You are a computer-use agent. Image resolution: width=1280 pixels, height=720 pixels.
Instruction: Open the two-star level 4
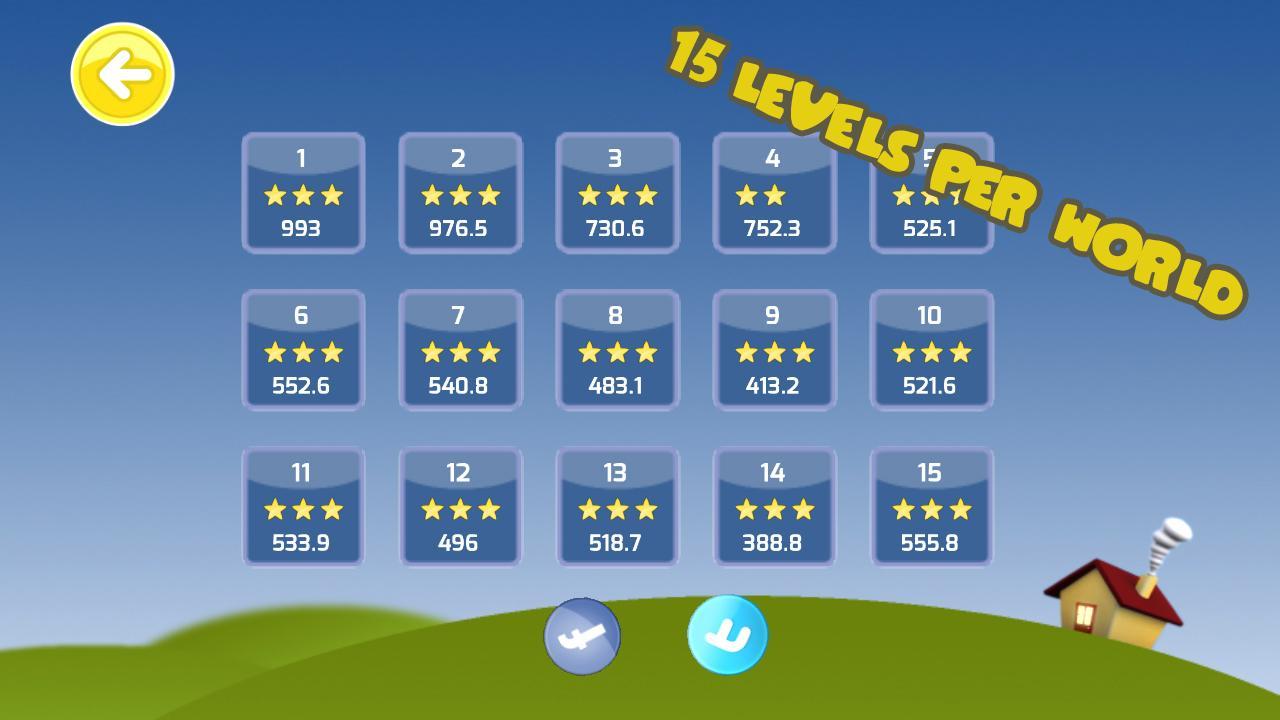click(774, 193)
